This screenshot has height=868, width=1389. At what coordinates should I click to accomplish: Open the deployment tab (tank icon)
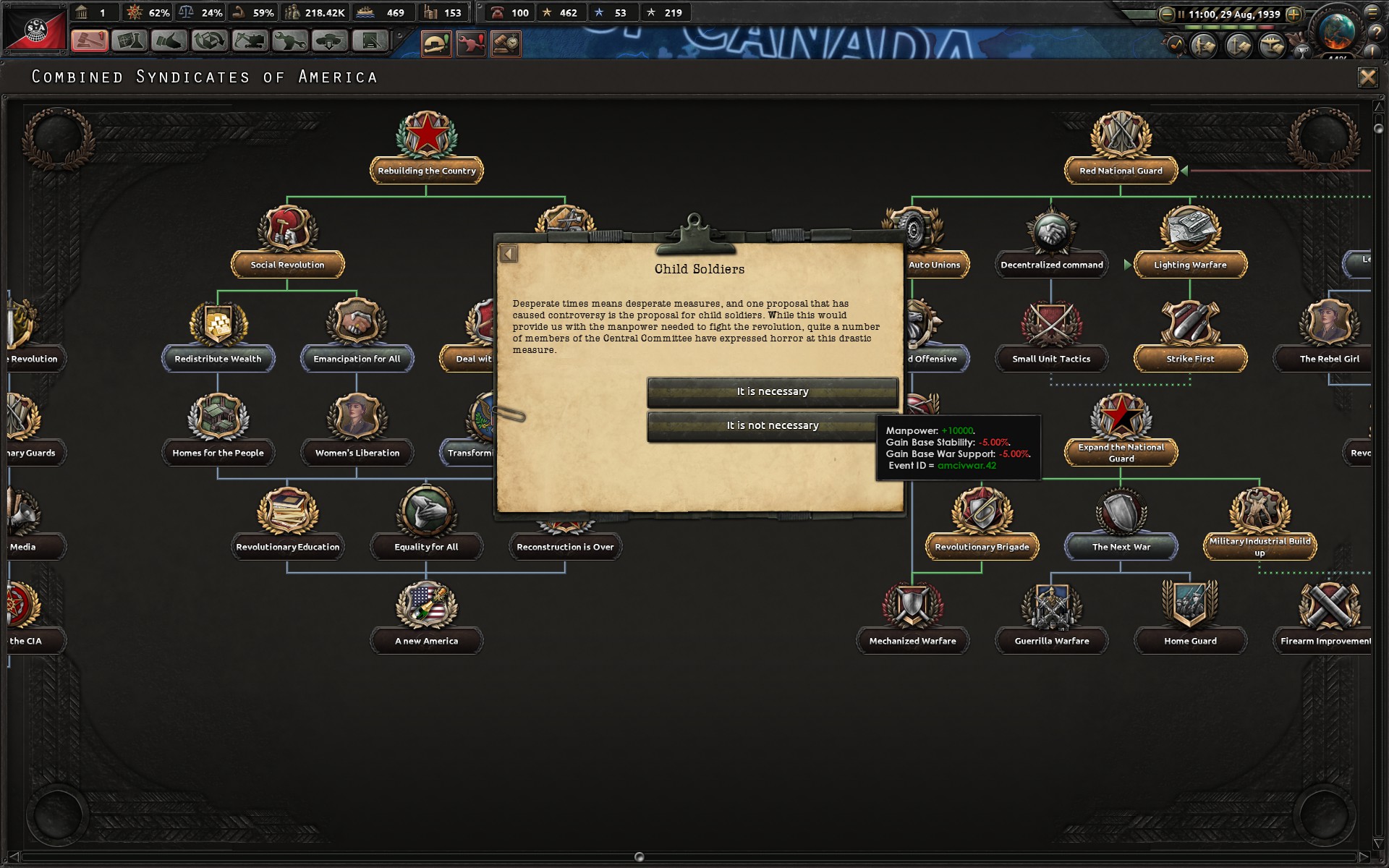330,42
